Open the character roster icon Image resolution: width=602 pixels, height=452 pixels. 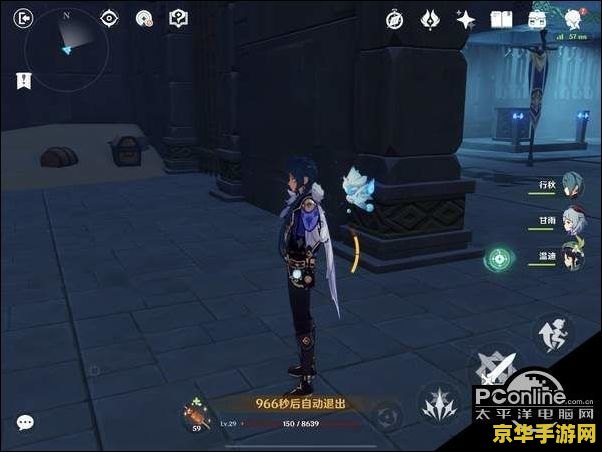coord(537,19)
